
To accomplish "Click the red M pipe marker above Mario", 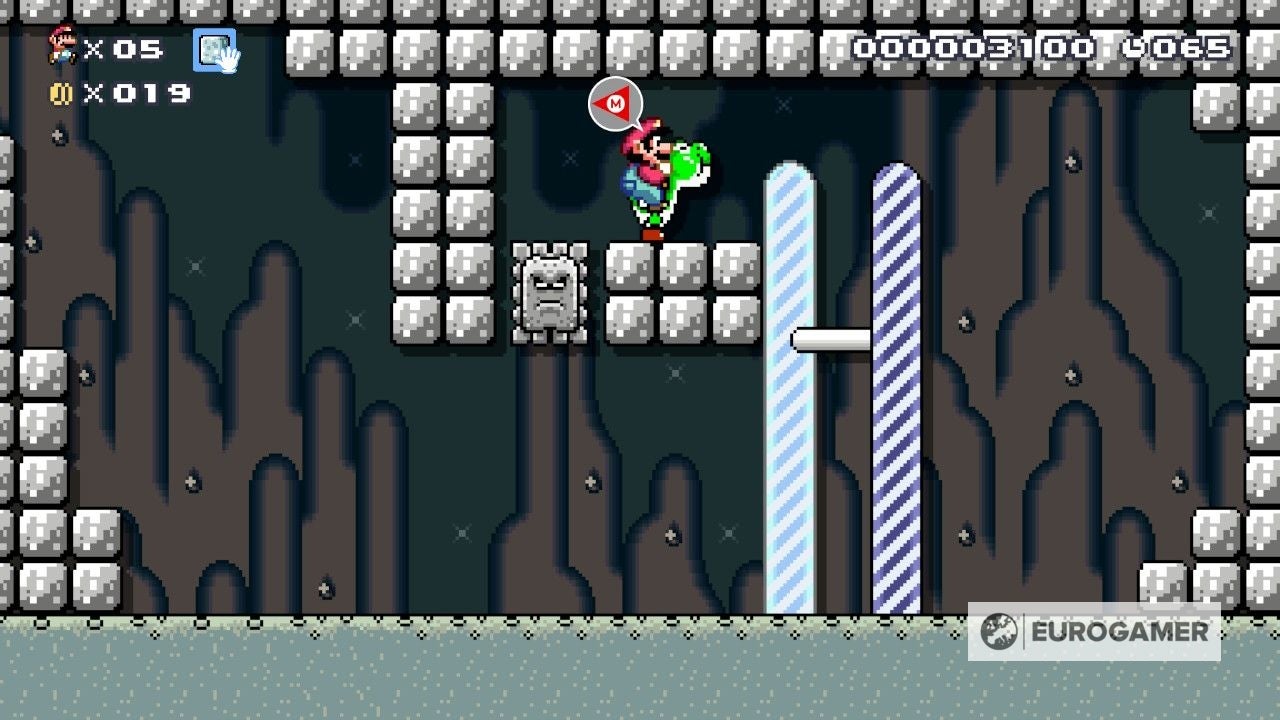I will point(617,104).
